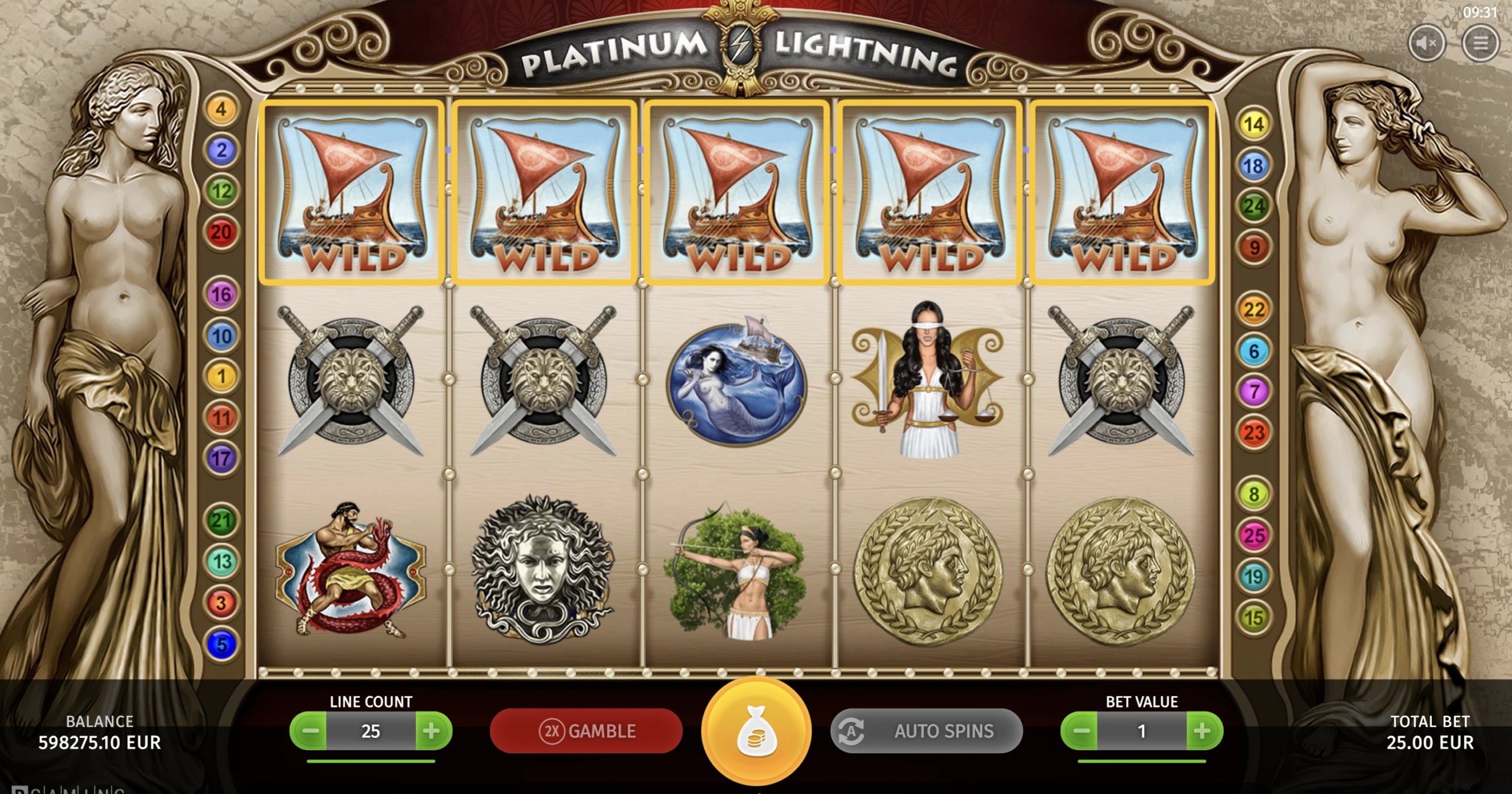
Task: Select payline 4 marker
Action: [221, 109]
